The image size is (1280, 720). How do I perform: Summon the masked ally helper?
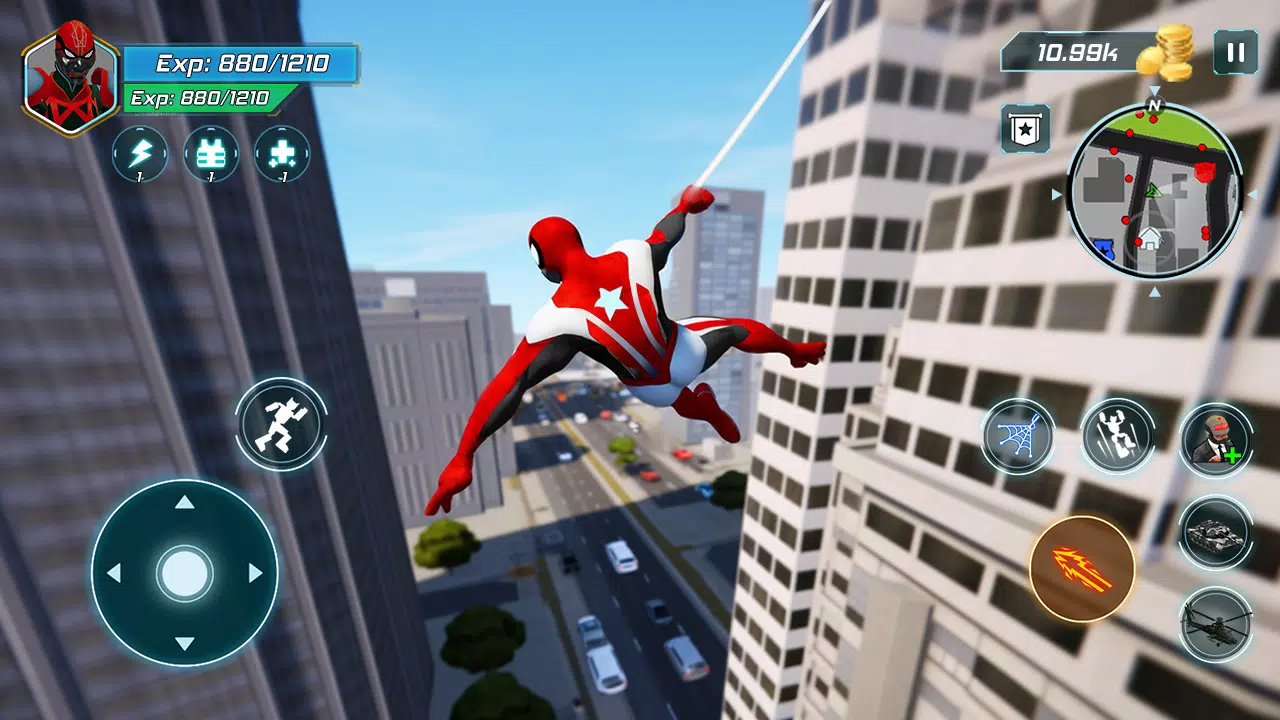(x=1216, y=439)
